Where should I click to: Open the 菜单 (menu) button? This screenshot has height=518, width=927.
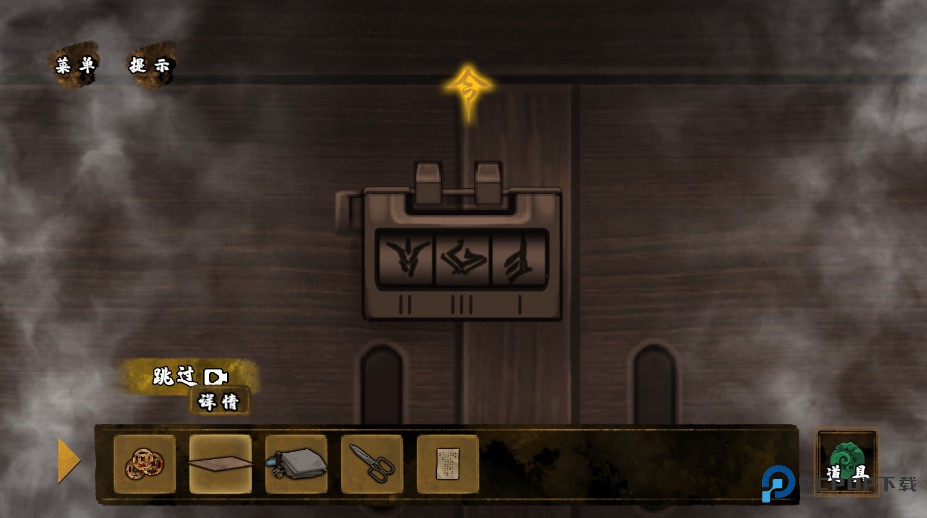point(75,66)
